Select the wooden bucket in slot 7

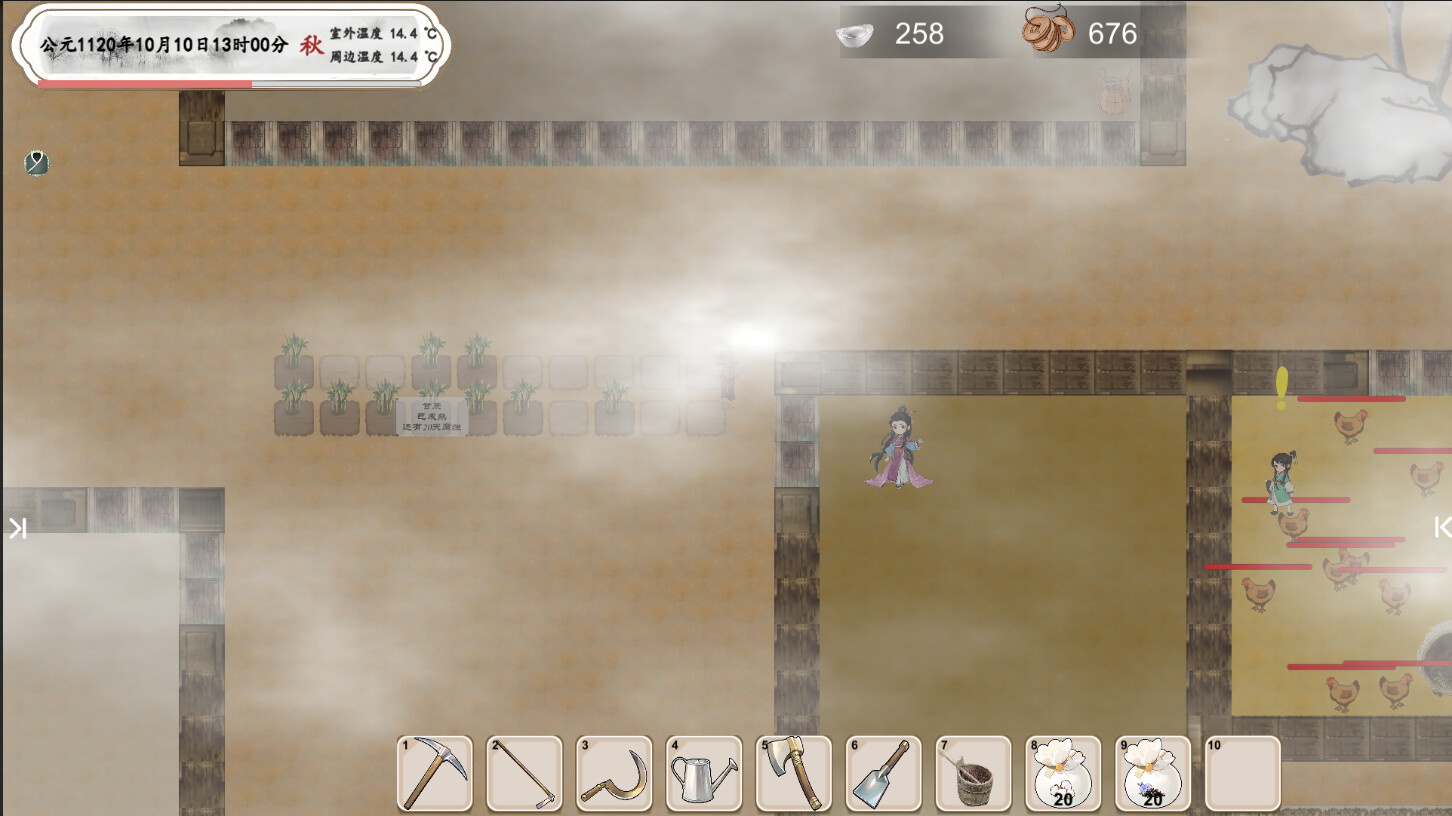coord(974,773)
